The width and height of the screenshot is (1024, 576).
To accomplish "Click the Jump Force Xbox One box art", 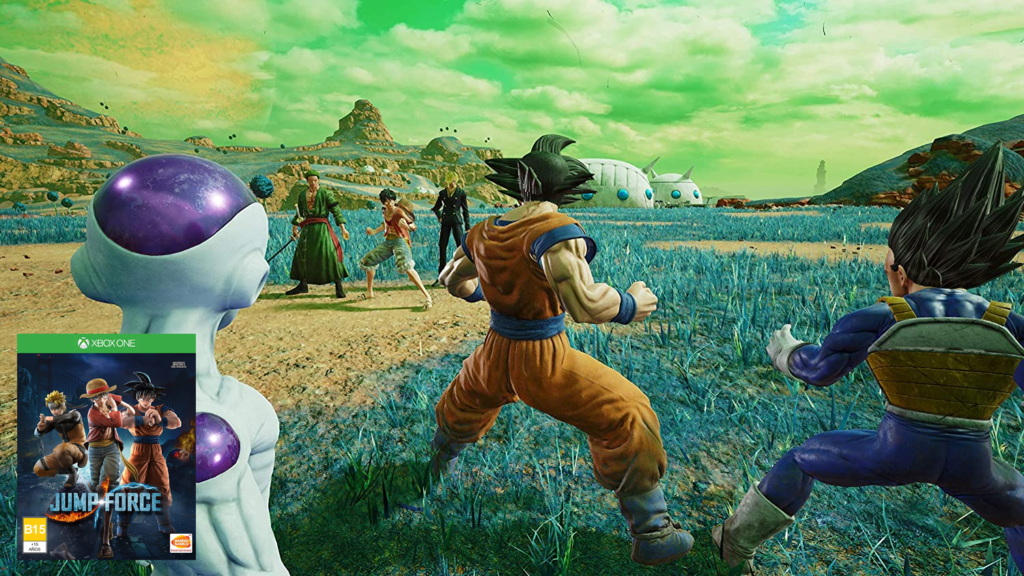I will coord(106,446).
